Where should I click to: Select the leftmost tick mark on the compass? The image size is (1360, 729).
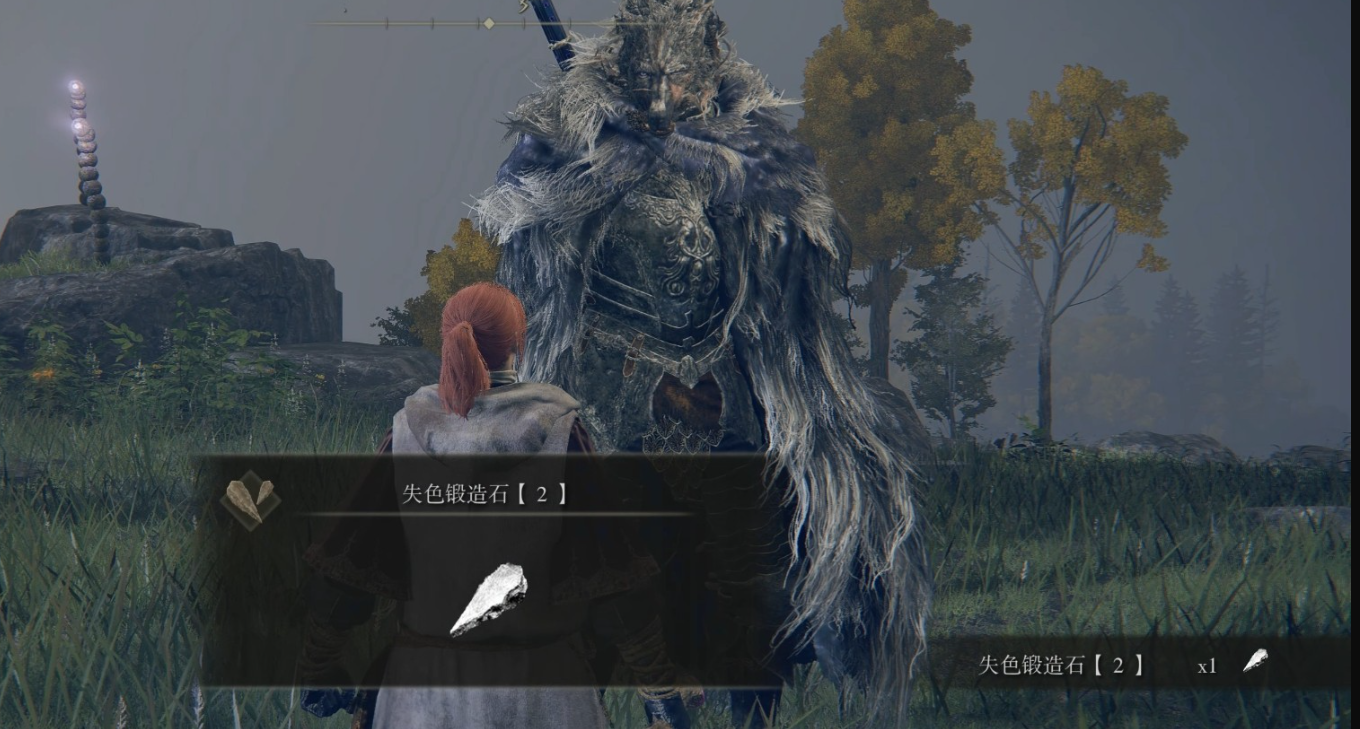pos(387,21)
